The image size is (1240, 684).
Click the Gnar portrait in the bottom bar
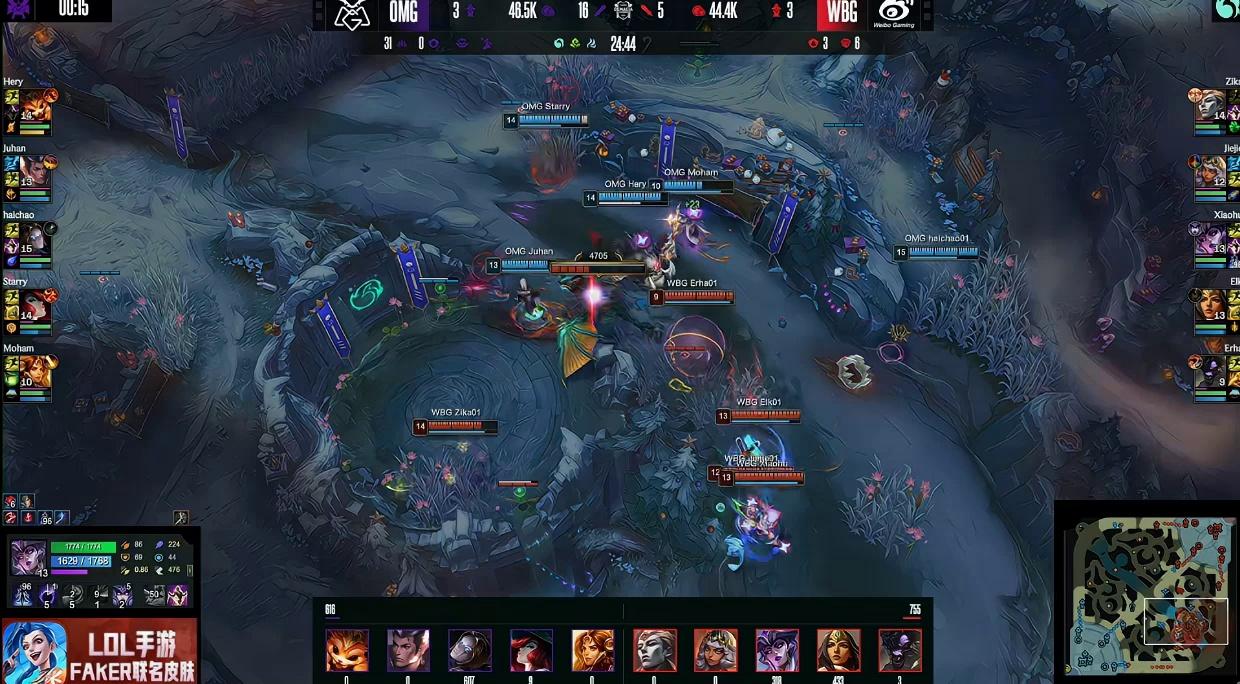pyautogui.click(x=347, y=650)
